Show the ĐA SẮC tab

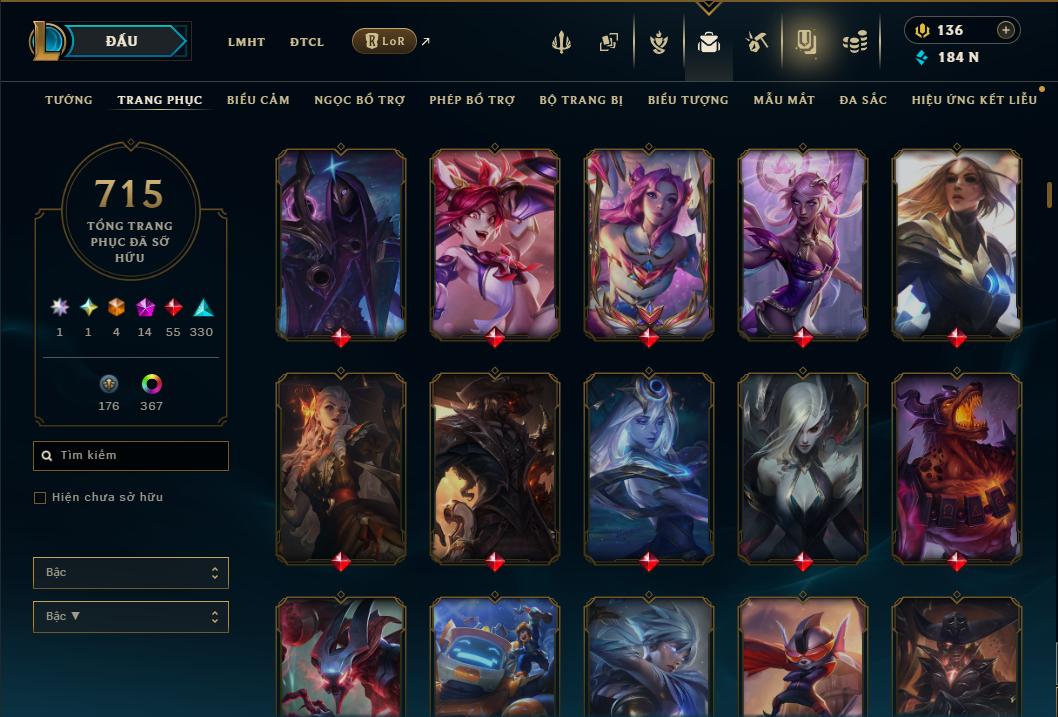click(863, 100)
